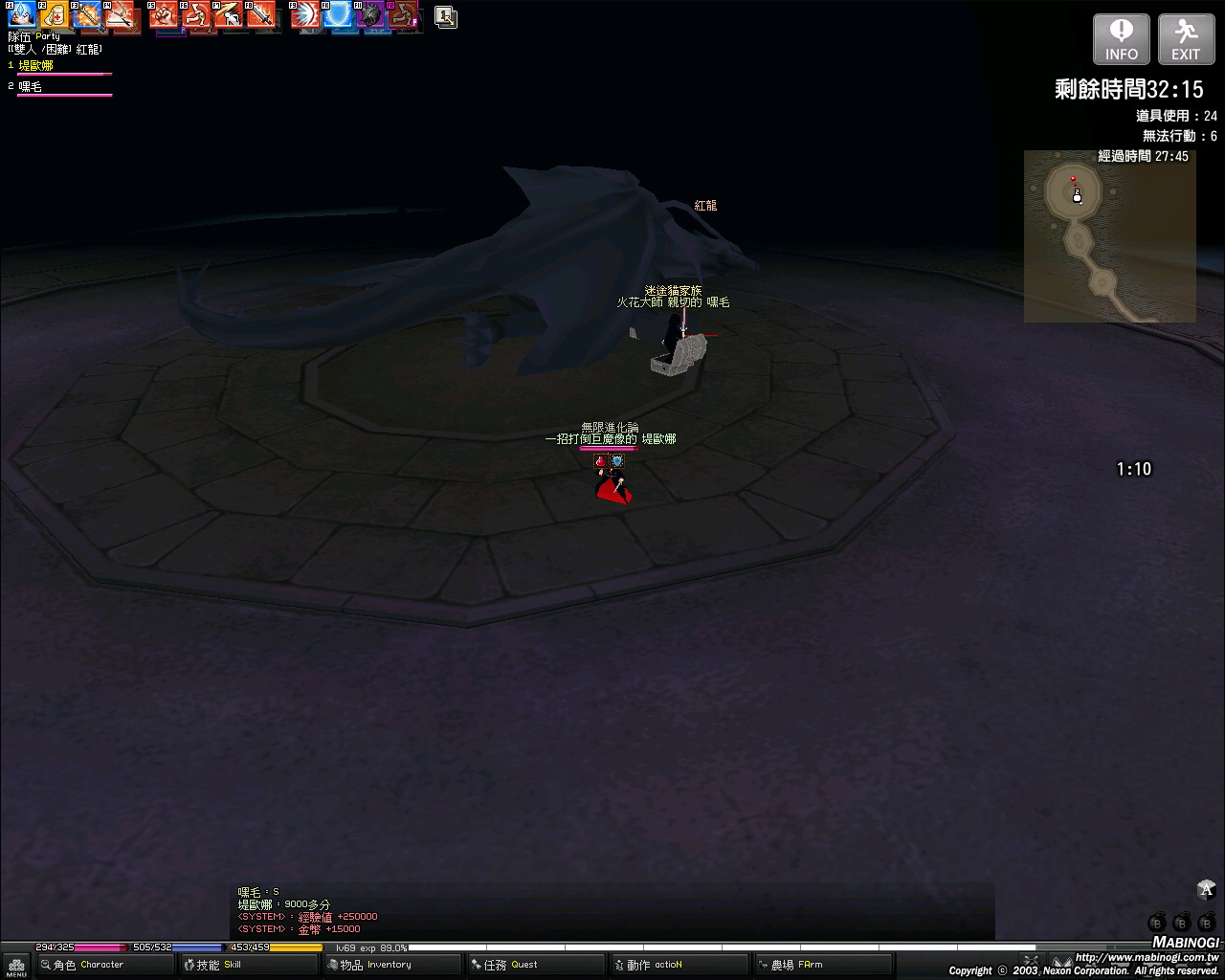
Task: Open the Farm window
Action: point(823,965)
